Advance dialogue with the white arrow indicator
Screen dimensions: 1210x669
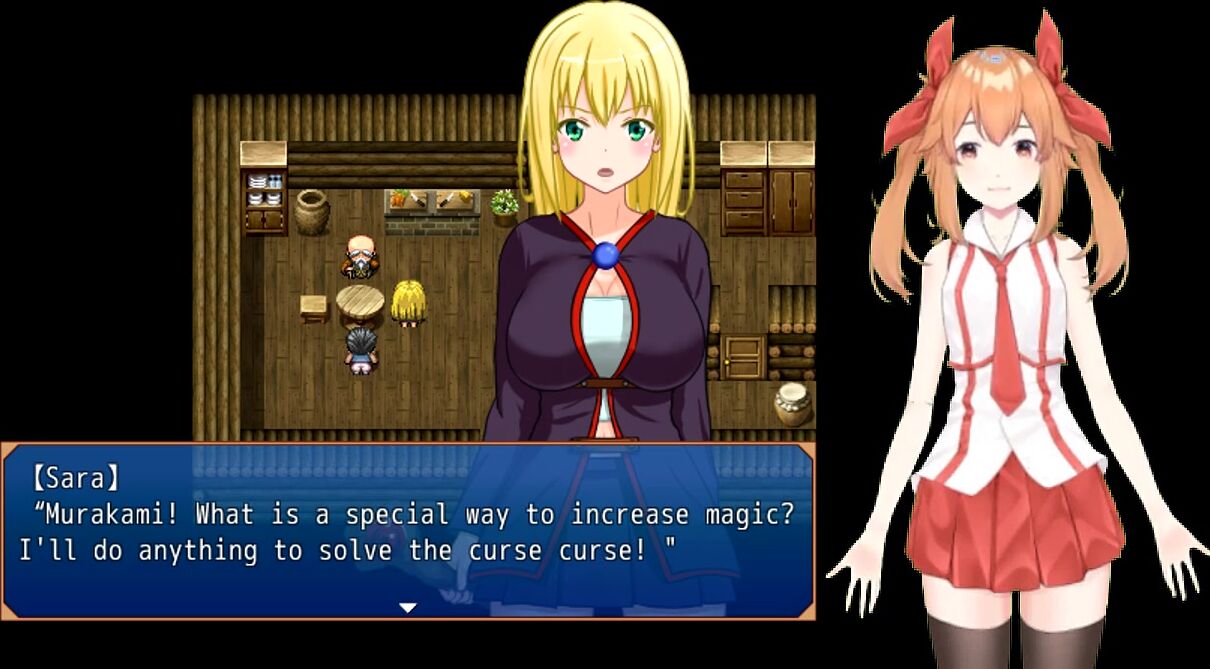click(x=407, y=607)
